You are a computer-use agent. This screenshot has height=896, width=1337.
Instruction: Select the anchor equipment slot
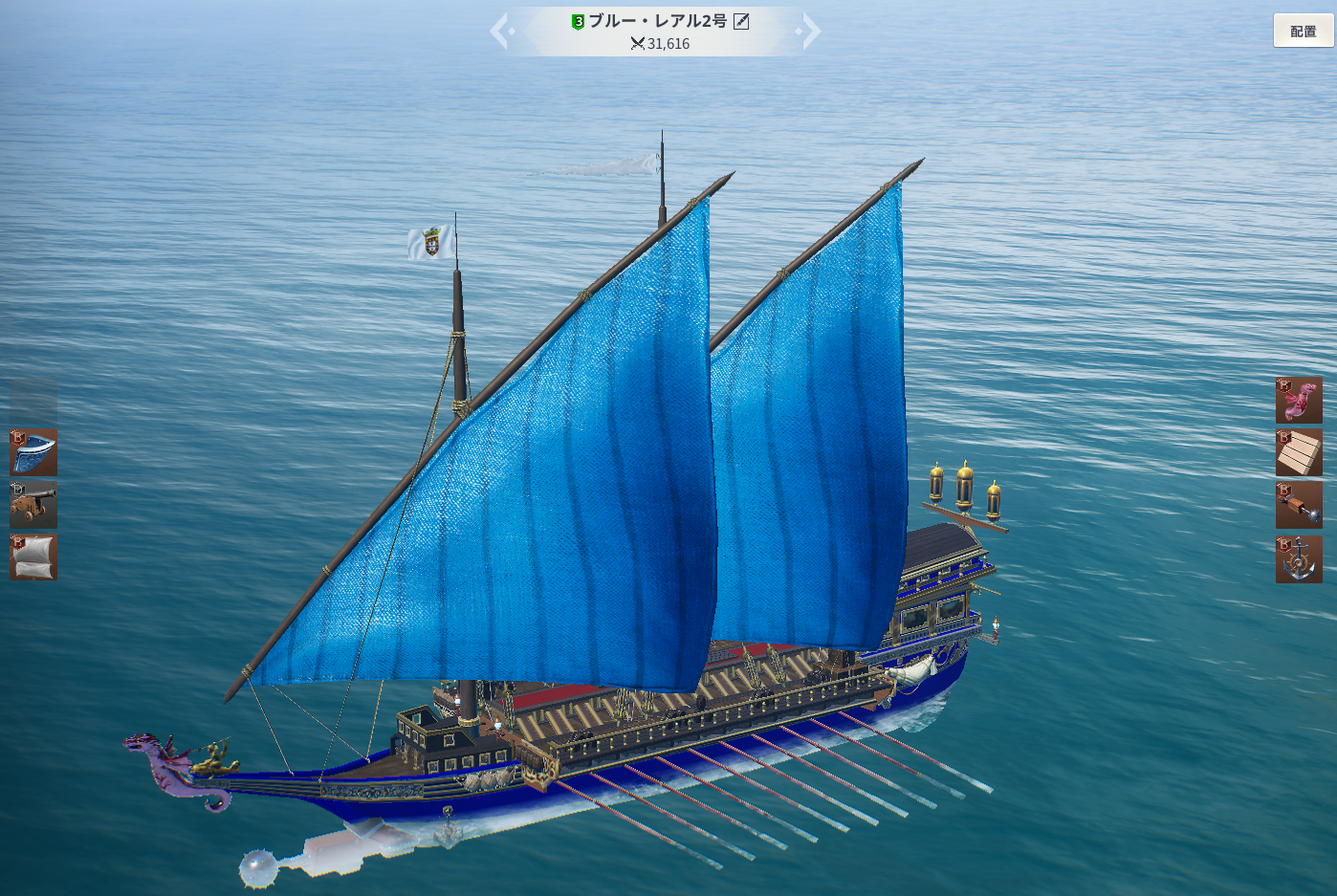[1299, 558]
